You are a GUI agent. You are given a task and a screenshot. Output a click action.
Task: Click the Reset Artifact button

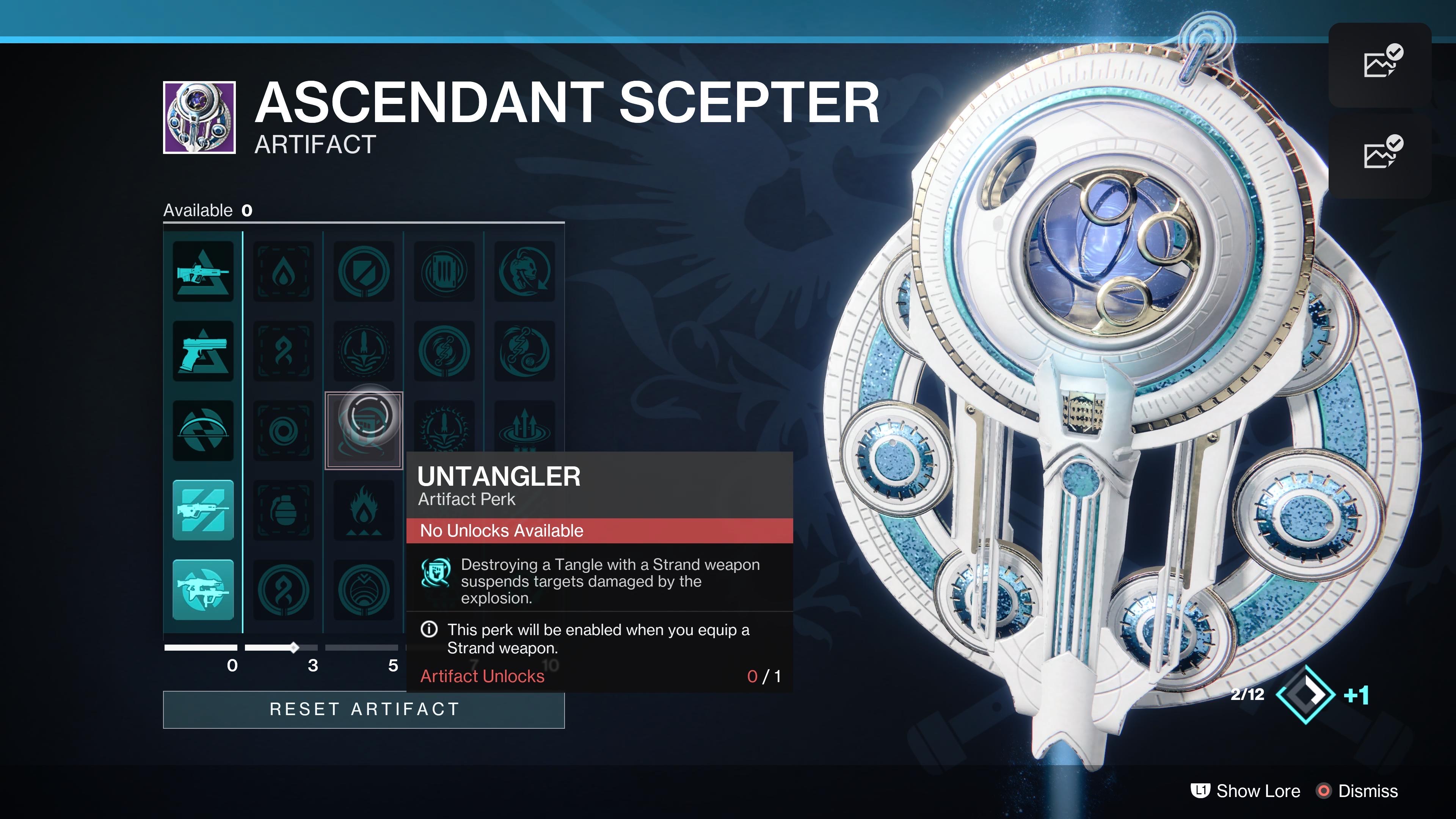point(364,709)
